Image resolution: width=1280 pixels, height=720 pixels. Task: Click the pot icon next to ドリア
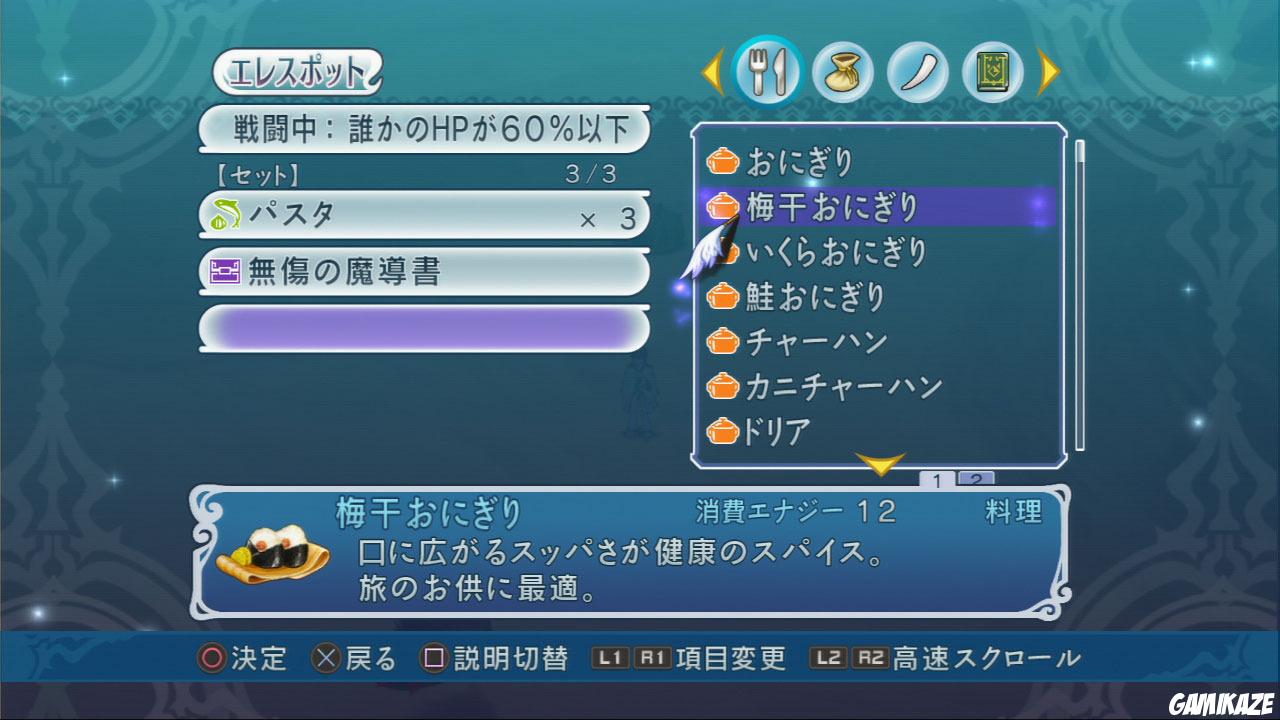722,432
